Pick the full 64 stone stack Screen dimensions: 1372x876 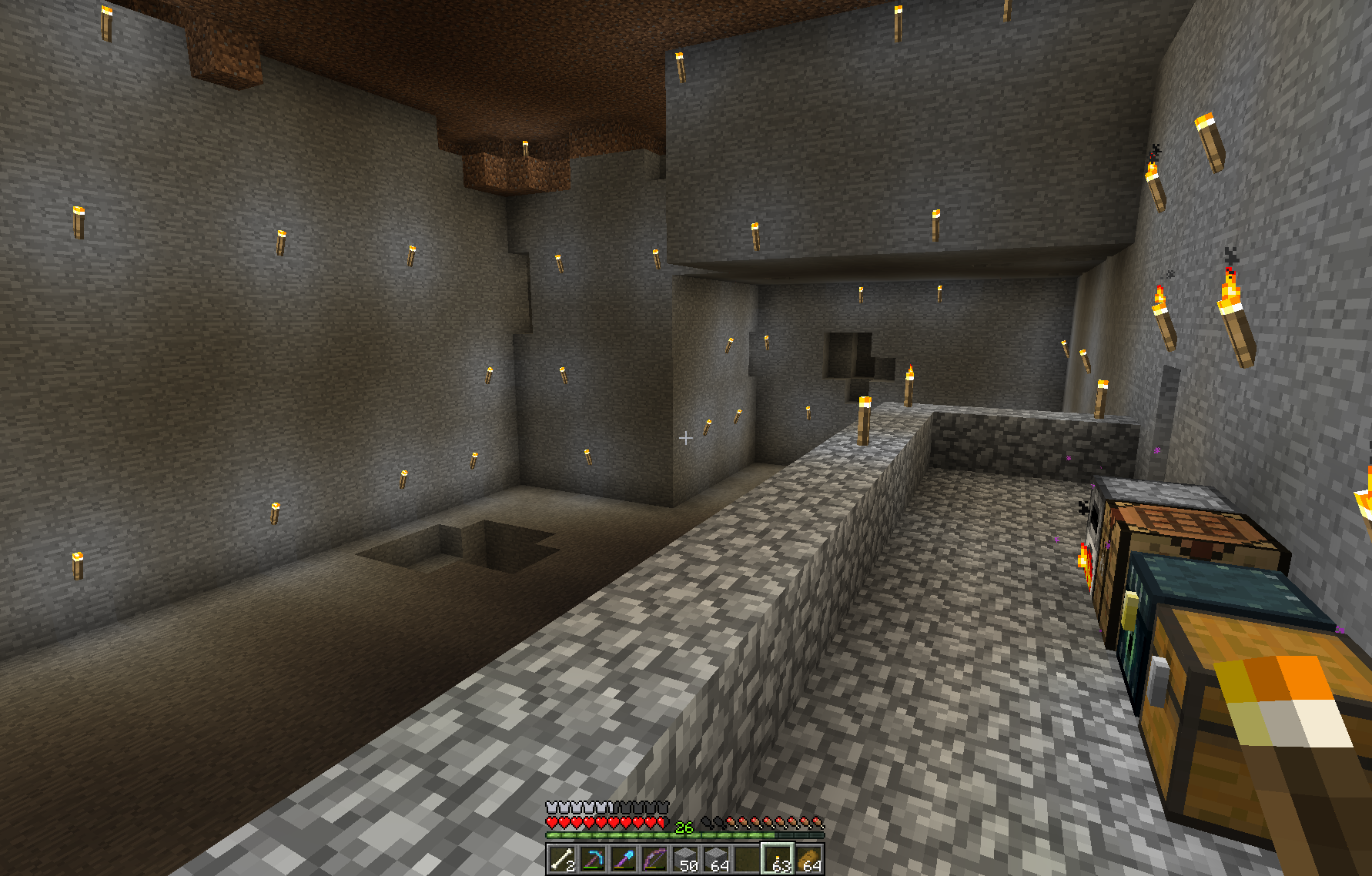[716, 859]
